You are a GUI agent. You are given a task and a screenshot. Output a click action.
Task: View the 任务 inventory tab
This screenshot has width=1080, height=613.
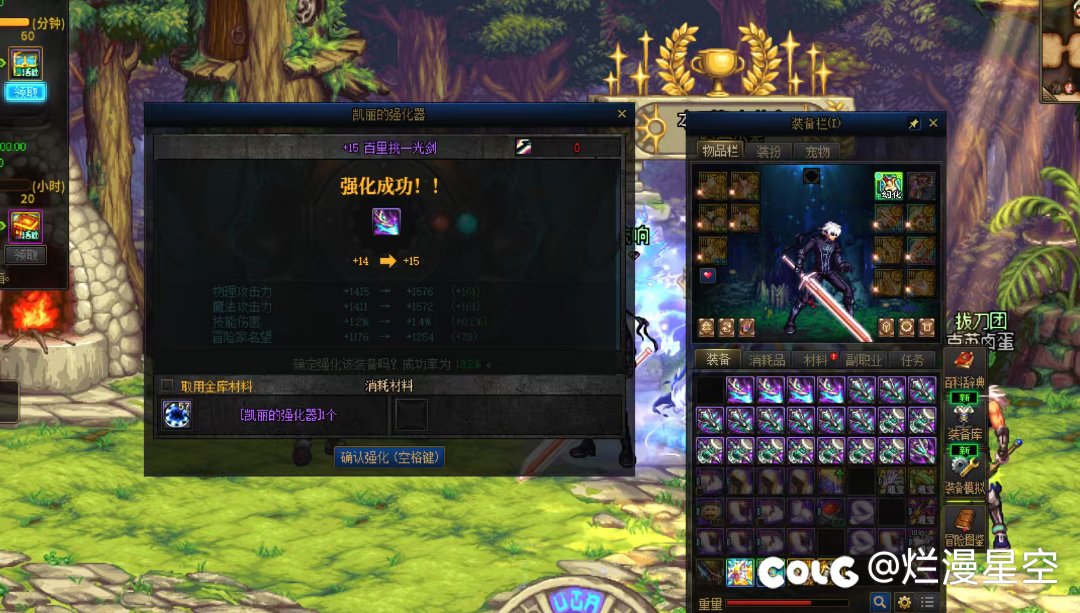click(x=911, y=360)
